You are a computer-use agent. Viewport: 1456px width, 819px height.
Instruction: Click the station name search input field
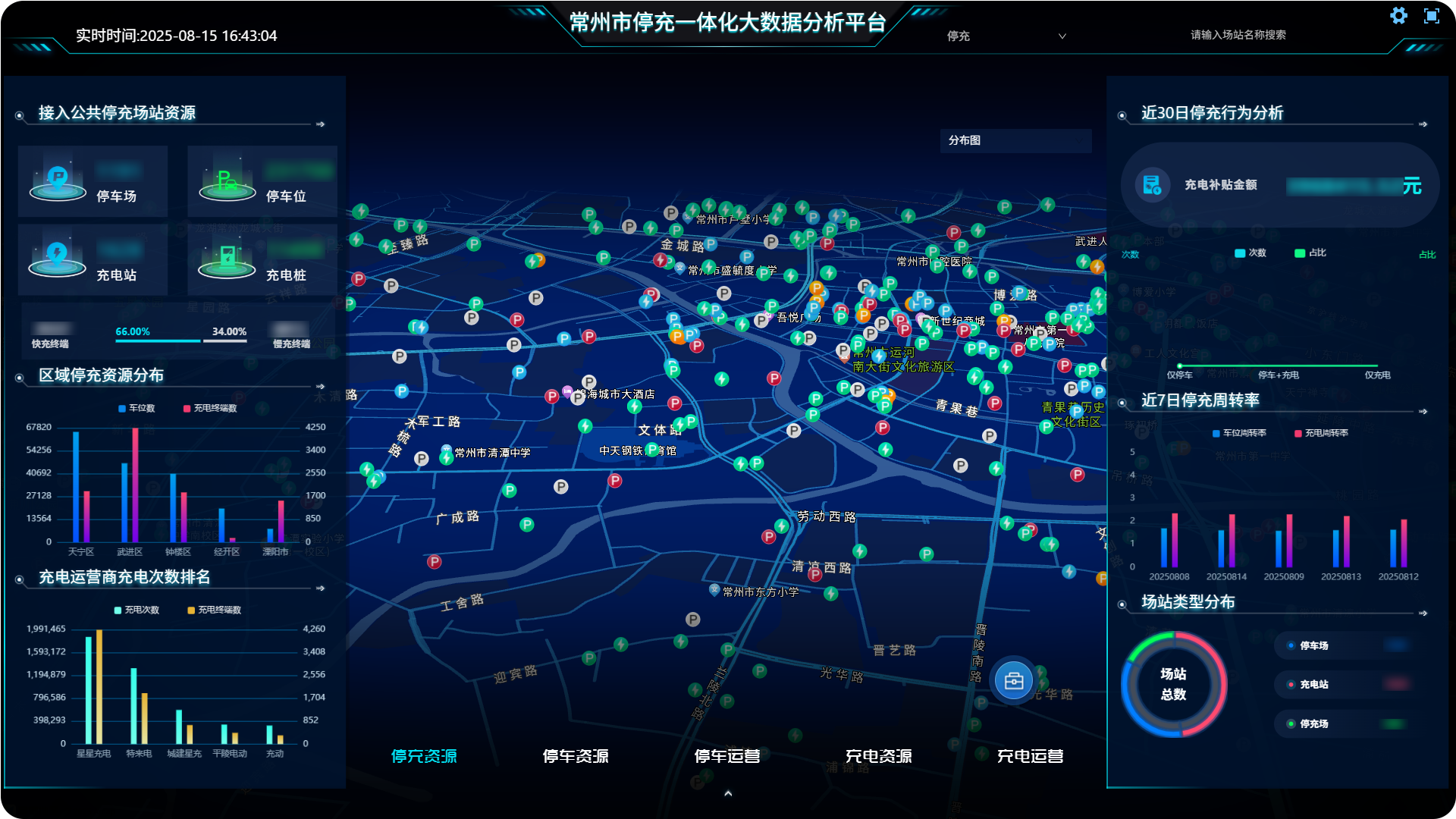[x=1239, y=34]
